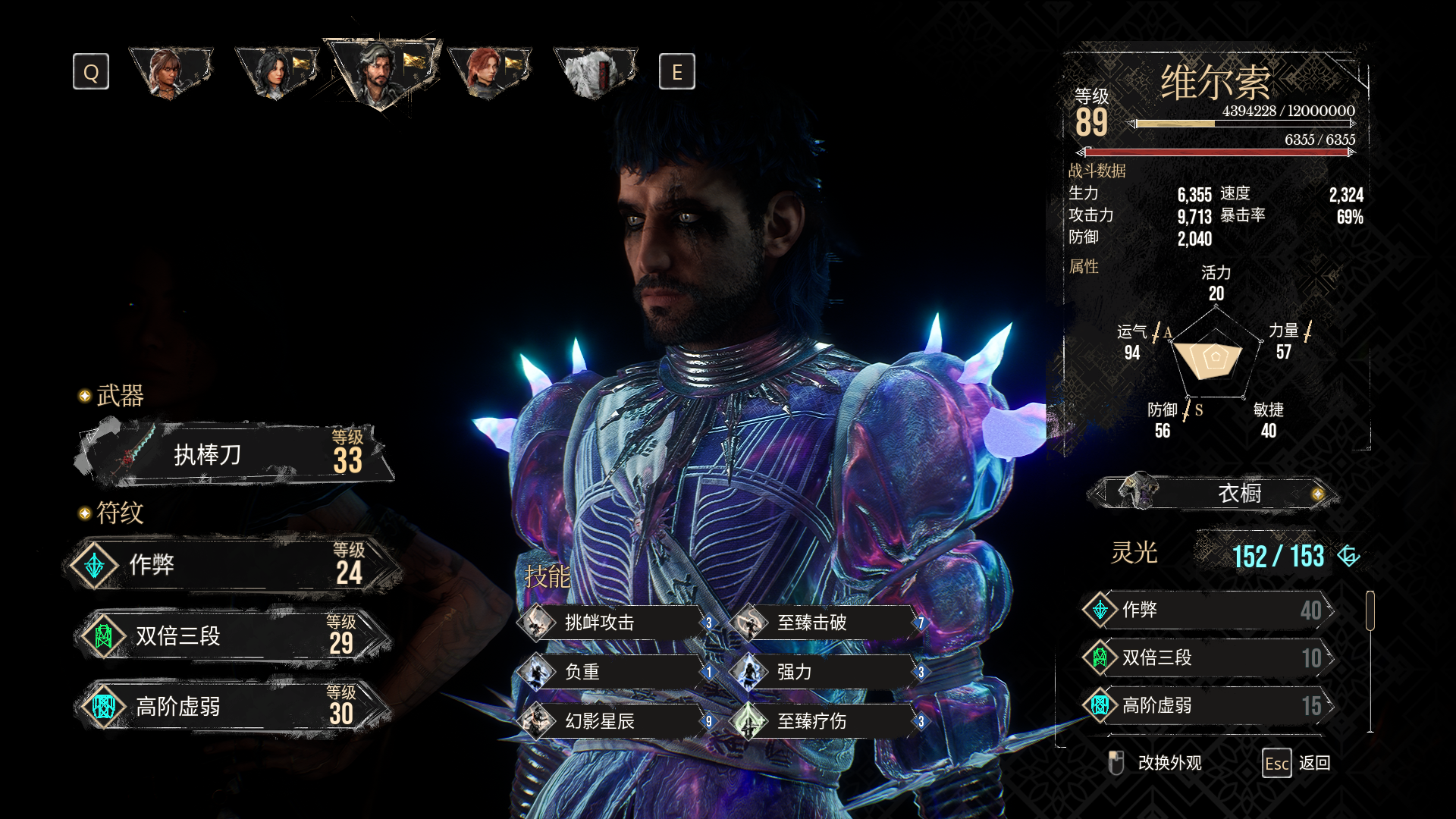
Task: Select 作弊 in the 灵光 list
Action: click(x=1208, y=610)
